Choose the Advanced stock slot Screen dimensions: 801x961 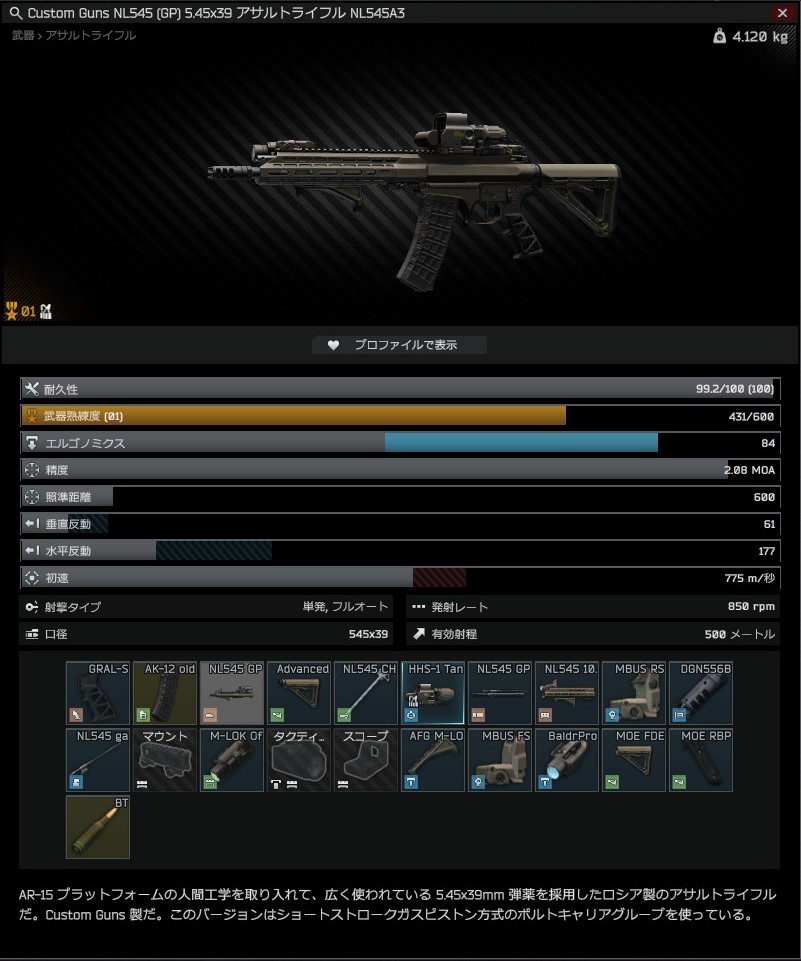[x=299, y=693]
